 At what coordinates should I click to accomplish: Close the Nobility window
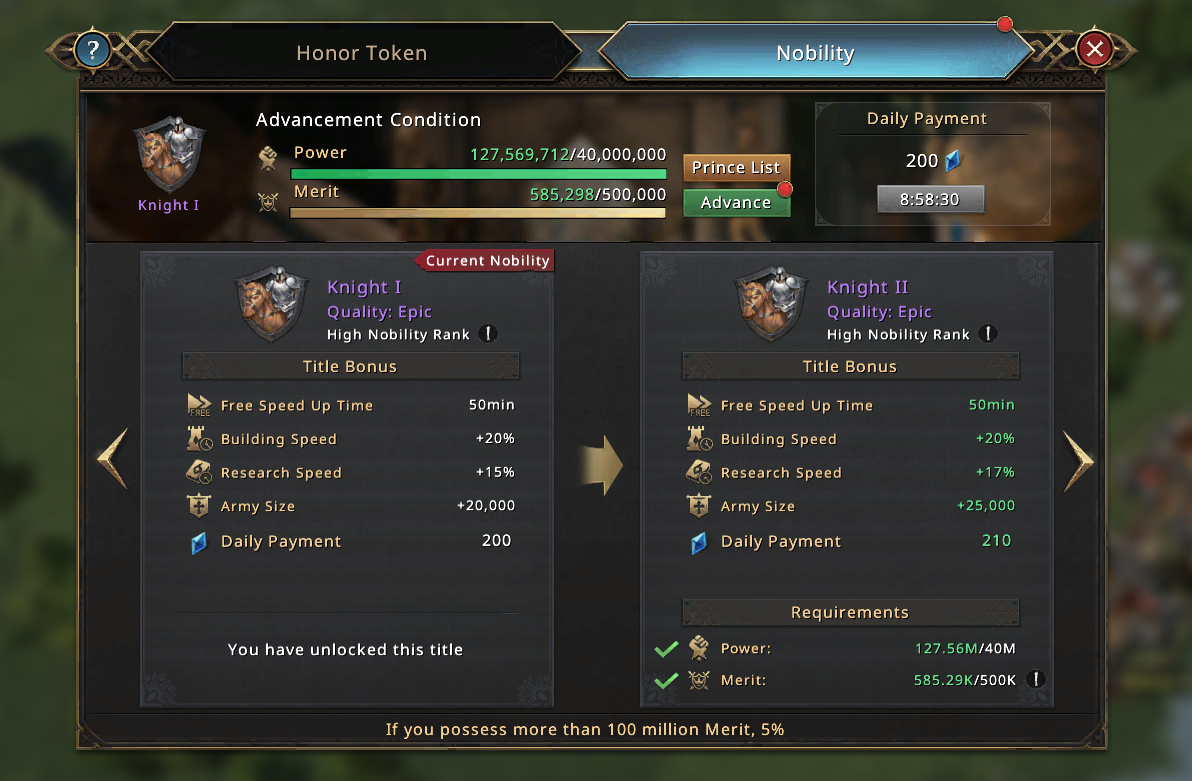(x=1095, y=49)
